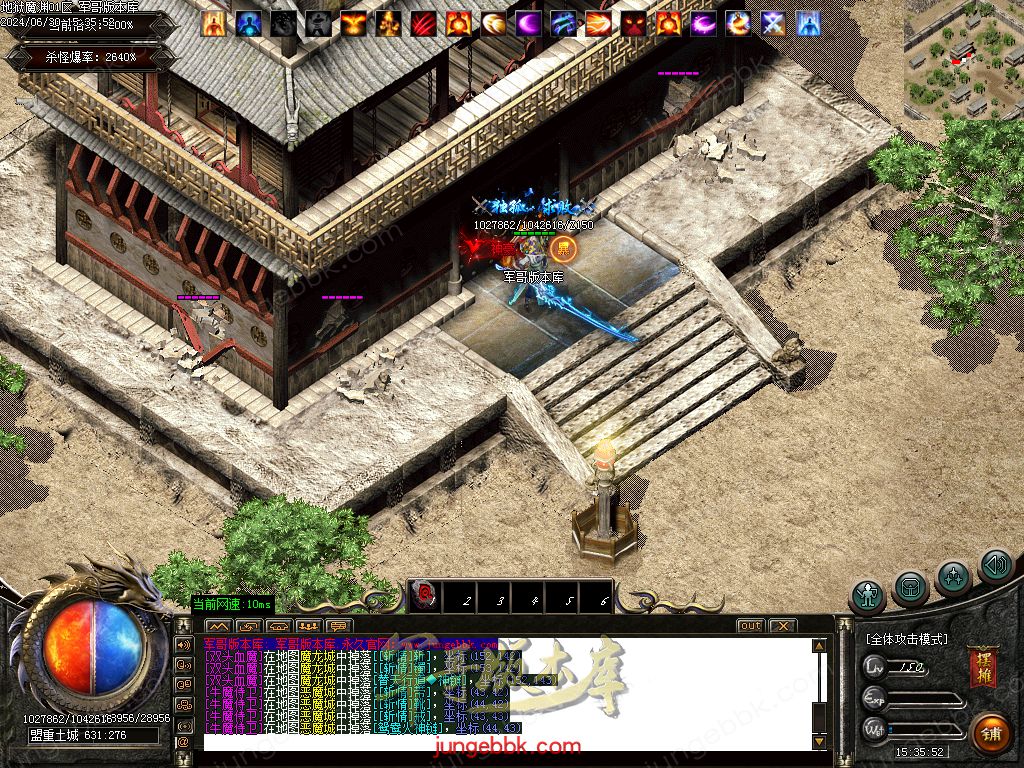Toggle sound with the speaker button
1024x768 pixels.
click(x=995, y=567)
